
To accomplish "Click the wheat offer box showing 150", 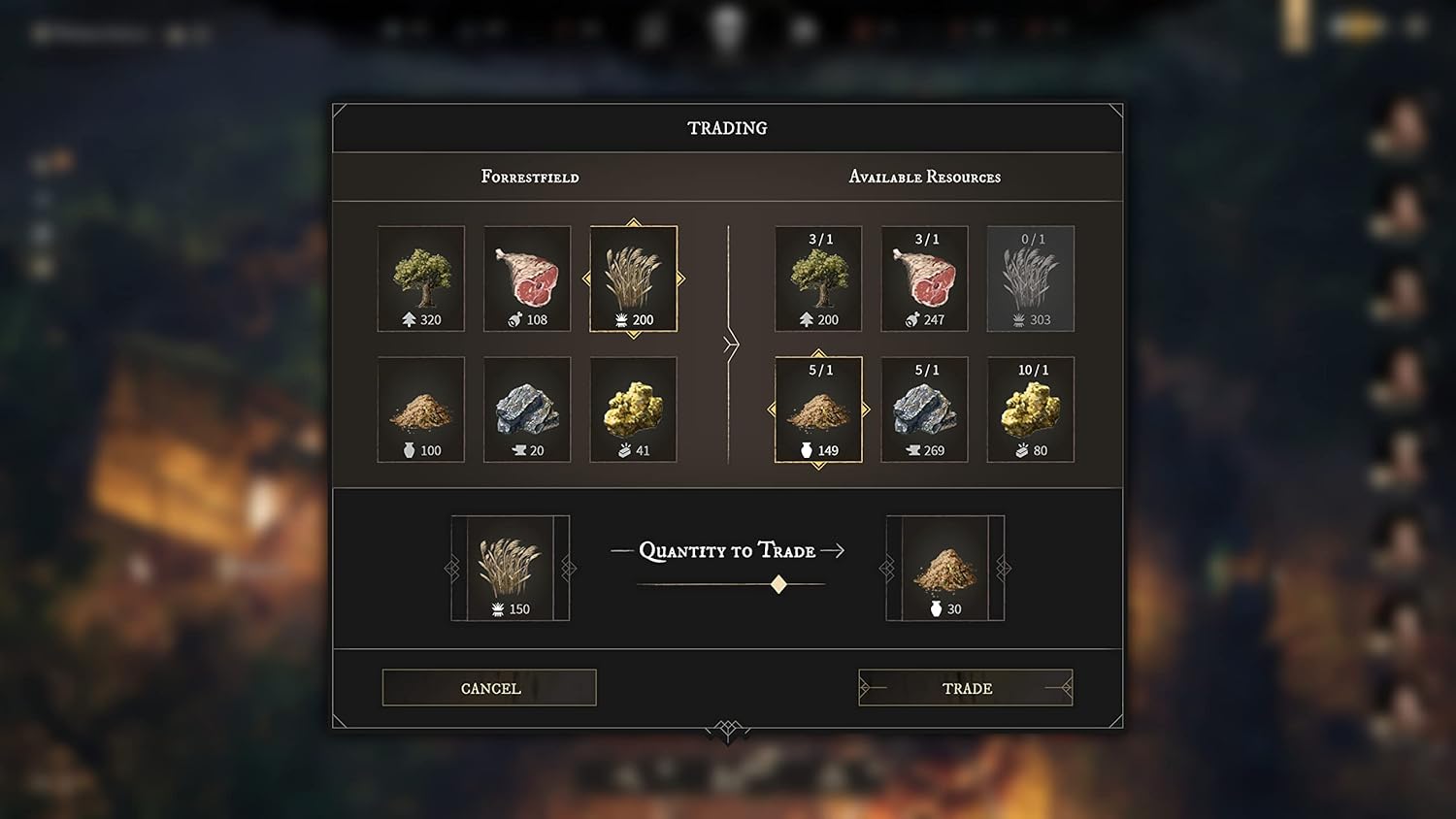I will point(511,569).
